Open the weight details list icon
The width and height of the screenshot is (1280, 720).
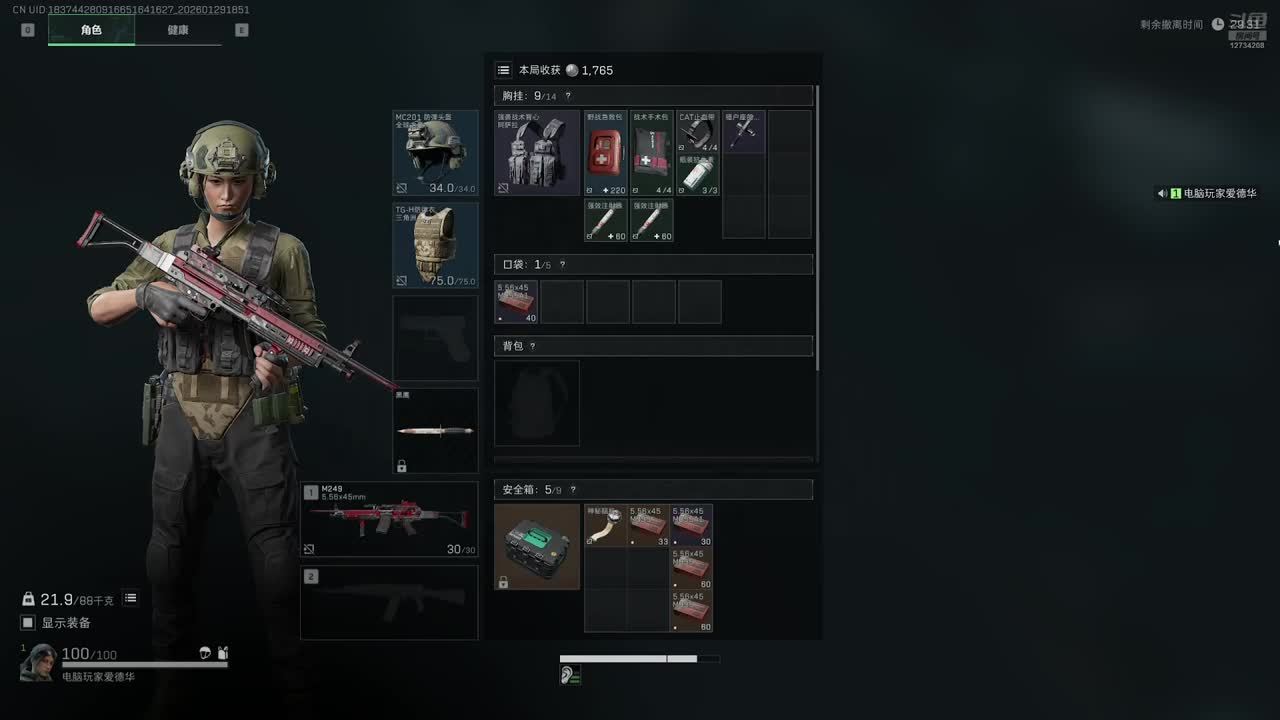pos(131,599)
